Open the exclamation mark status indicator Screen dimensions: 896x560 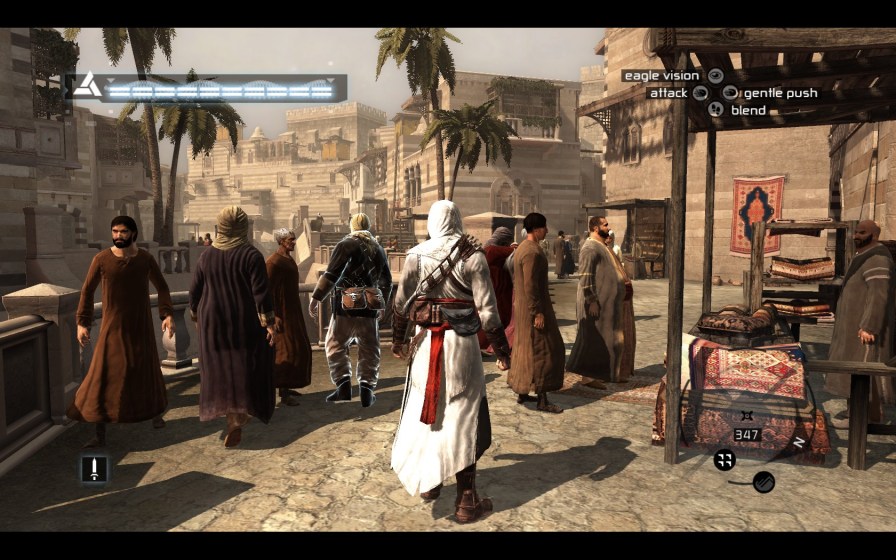coord(94,469)
